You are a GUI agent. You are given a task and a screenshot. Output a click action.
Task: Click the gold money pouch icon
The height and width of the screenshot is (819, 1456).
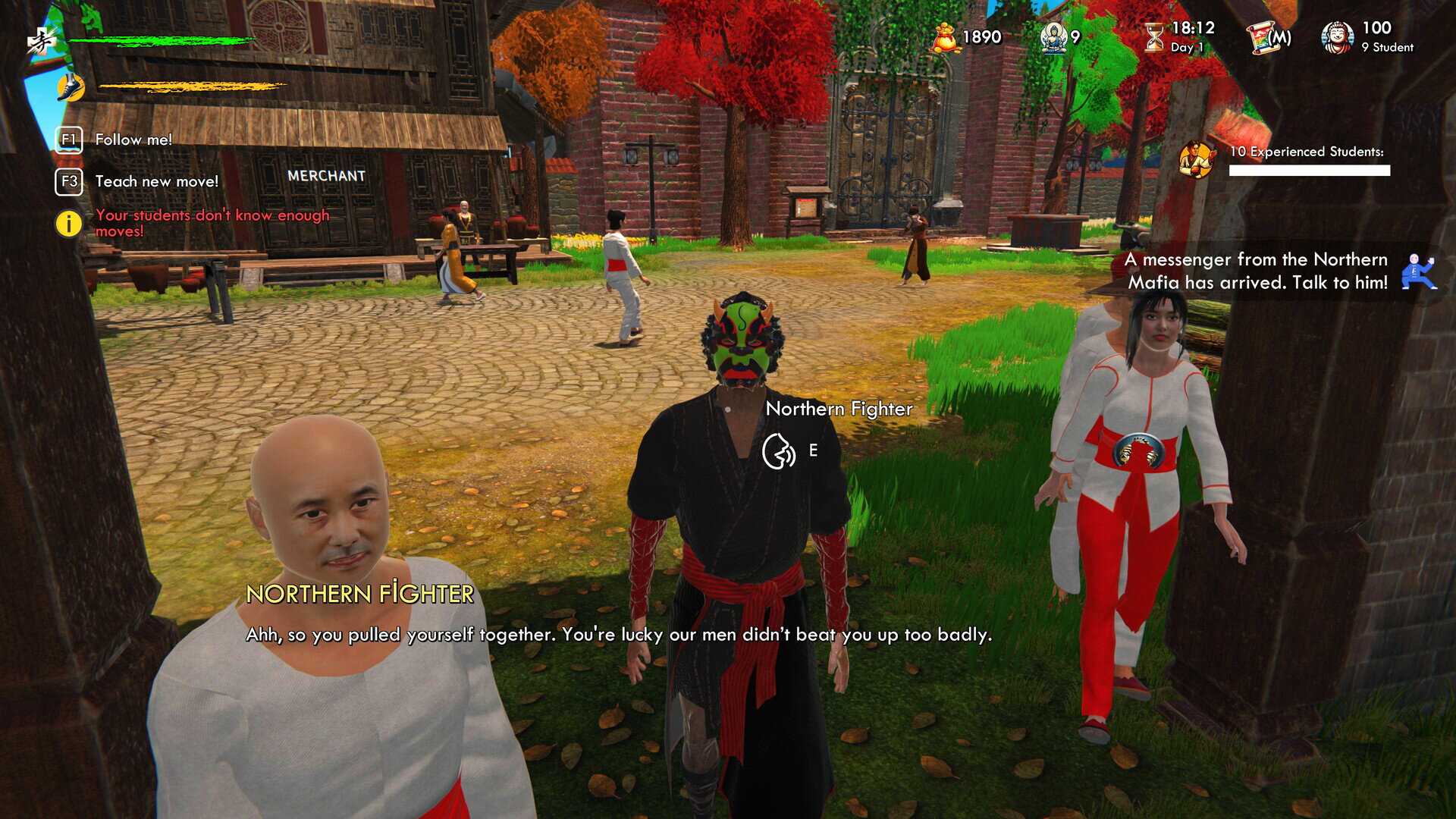(944, 37)
